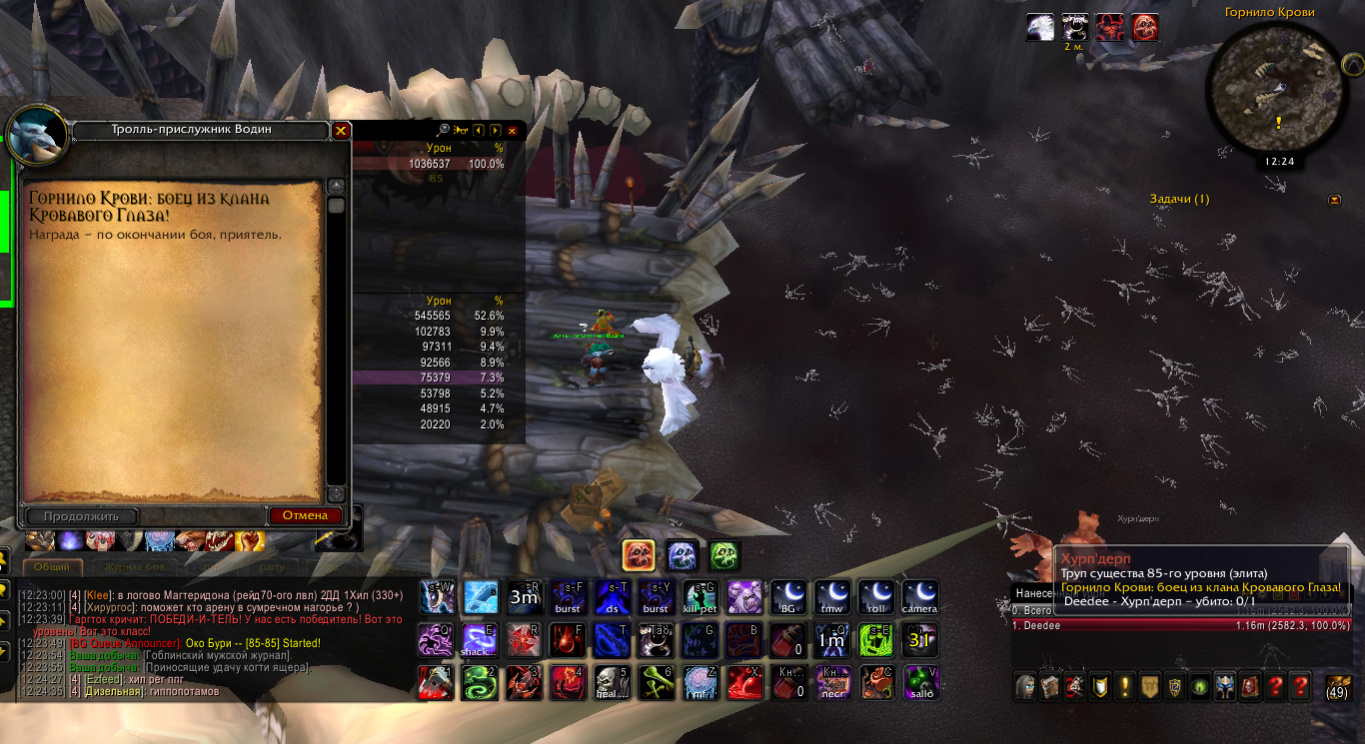The width and height of the screenshot is (1365, 744).
Task: Click the moon macro labeled camera
Action: click(x=919, y=597)
